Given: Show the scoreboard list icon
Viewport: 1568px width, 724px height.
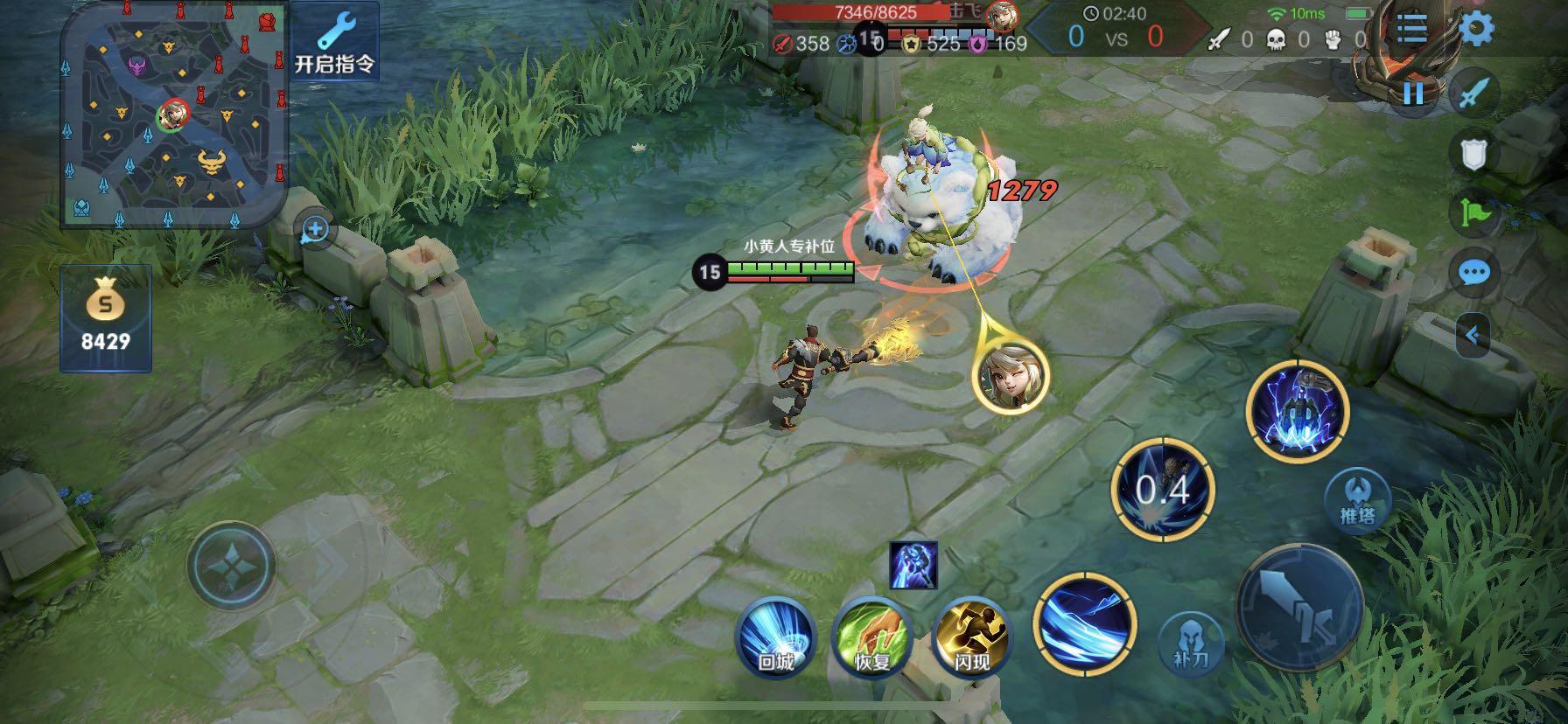Looking at the screenshot, I should [x=1411, y=29].
